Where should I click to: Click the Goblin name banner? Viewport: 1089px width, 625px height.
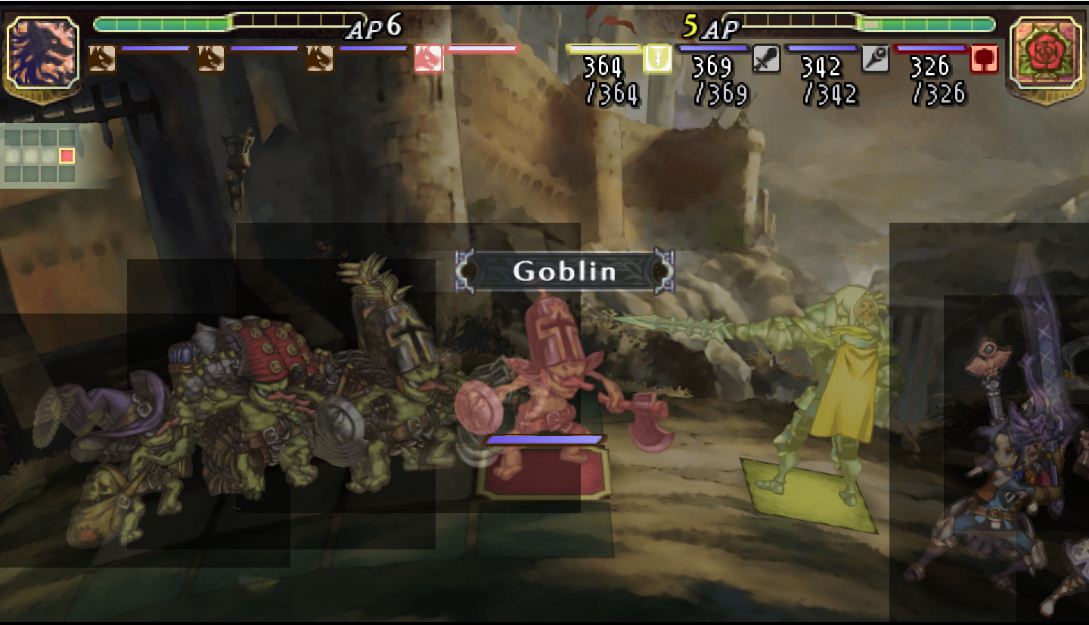click(x=565, y=271)
